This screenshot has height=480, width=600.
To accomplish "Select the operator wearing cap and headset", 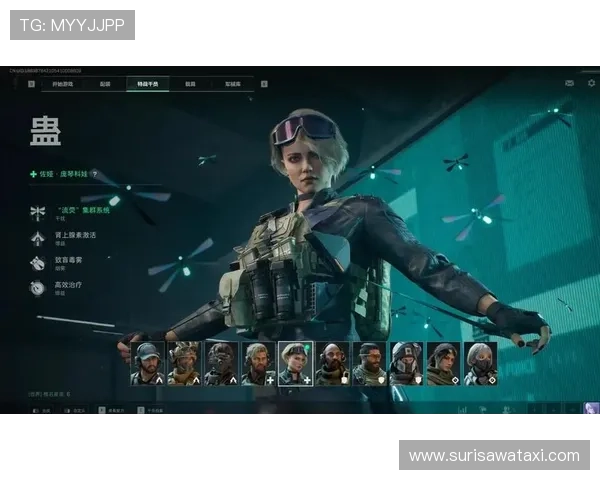I will tap(147, 363).
